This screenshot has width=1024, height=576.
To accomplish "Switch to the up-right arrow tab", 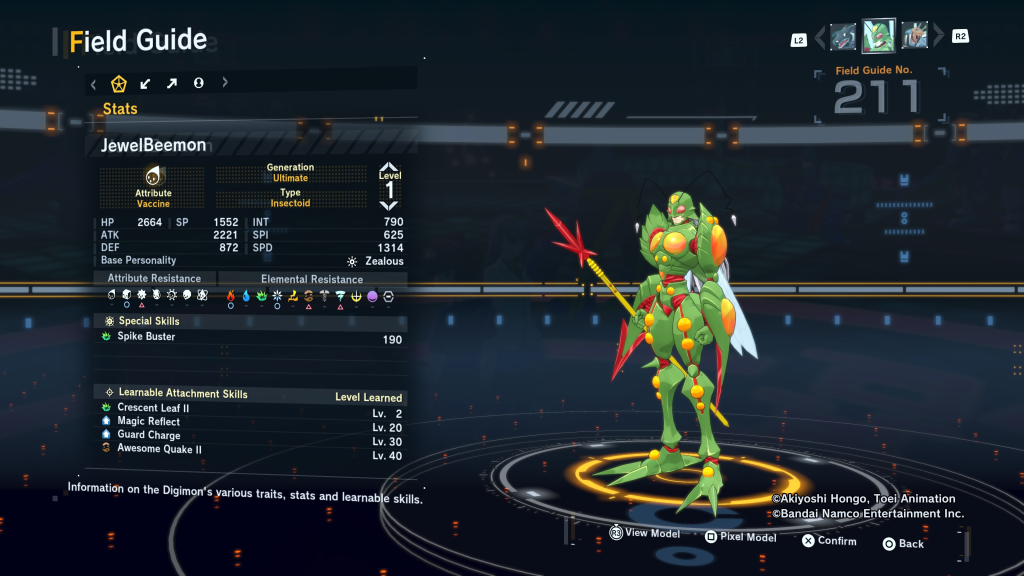I will (171, 83).
